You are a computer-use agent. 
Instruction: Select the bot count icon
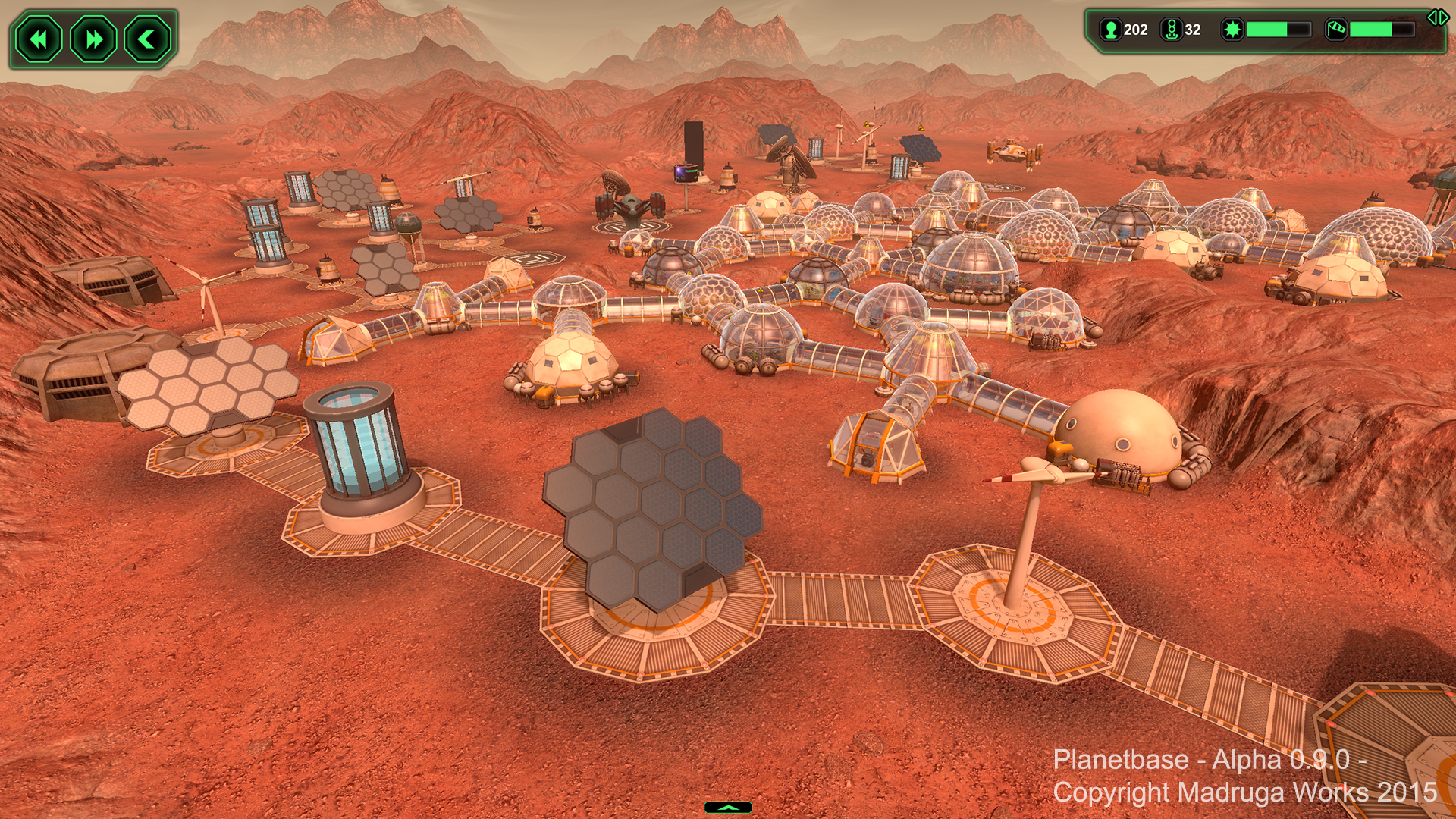pyautogui.click(x=1172, y=30)
